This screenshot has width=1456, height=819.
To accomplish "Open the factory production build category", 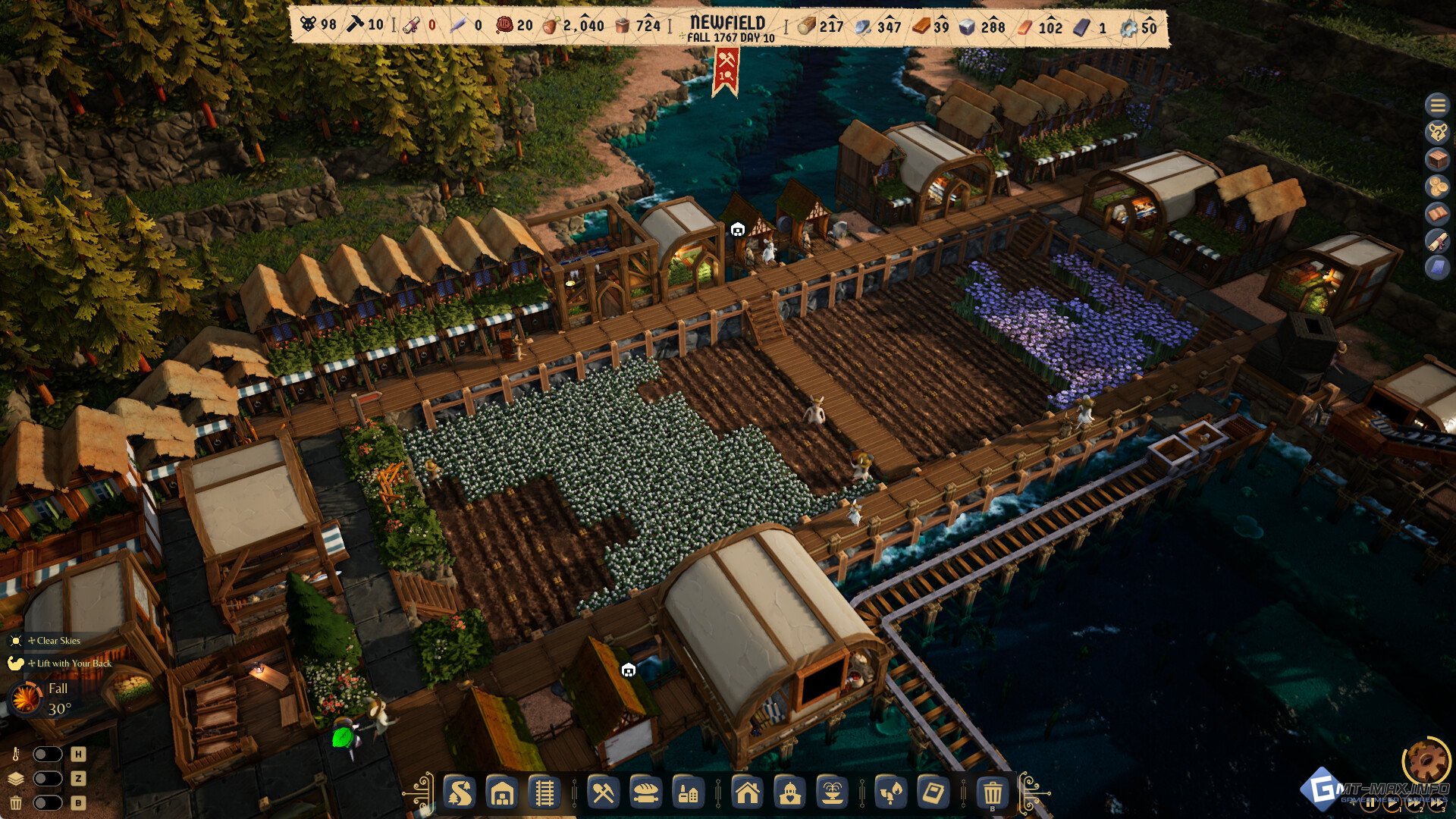I will 688,793.
